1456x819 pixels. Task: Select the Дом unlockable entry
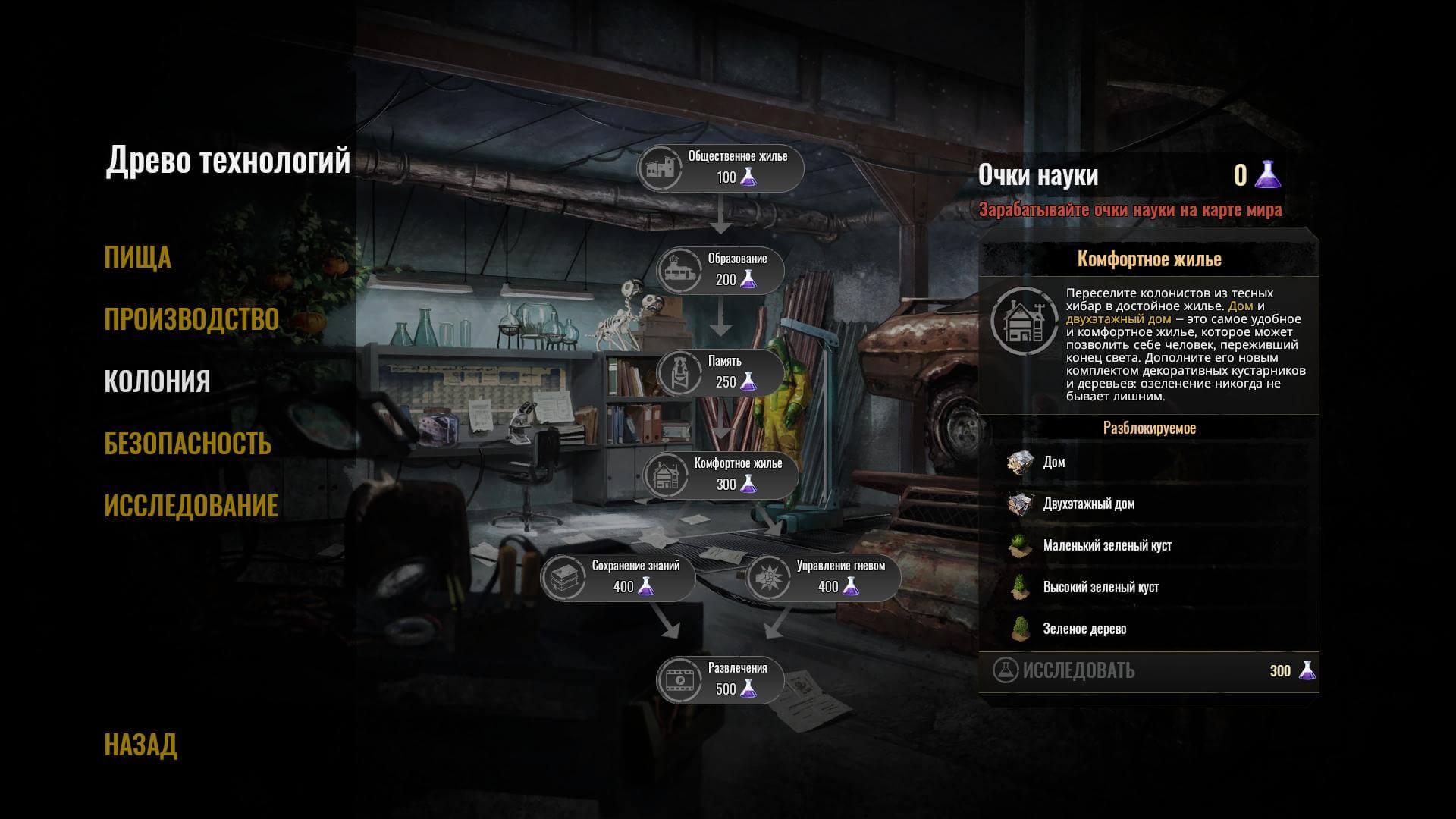(1053, 463)
